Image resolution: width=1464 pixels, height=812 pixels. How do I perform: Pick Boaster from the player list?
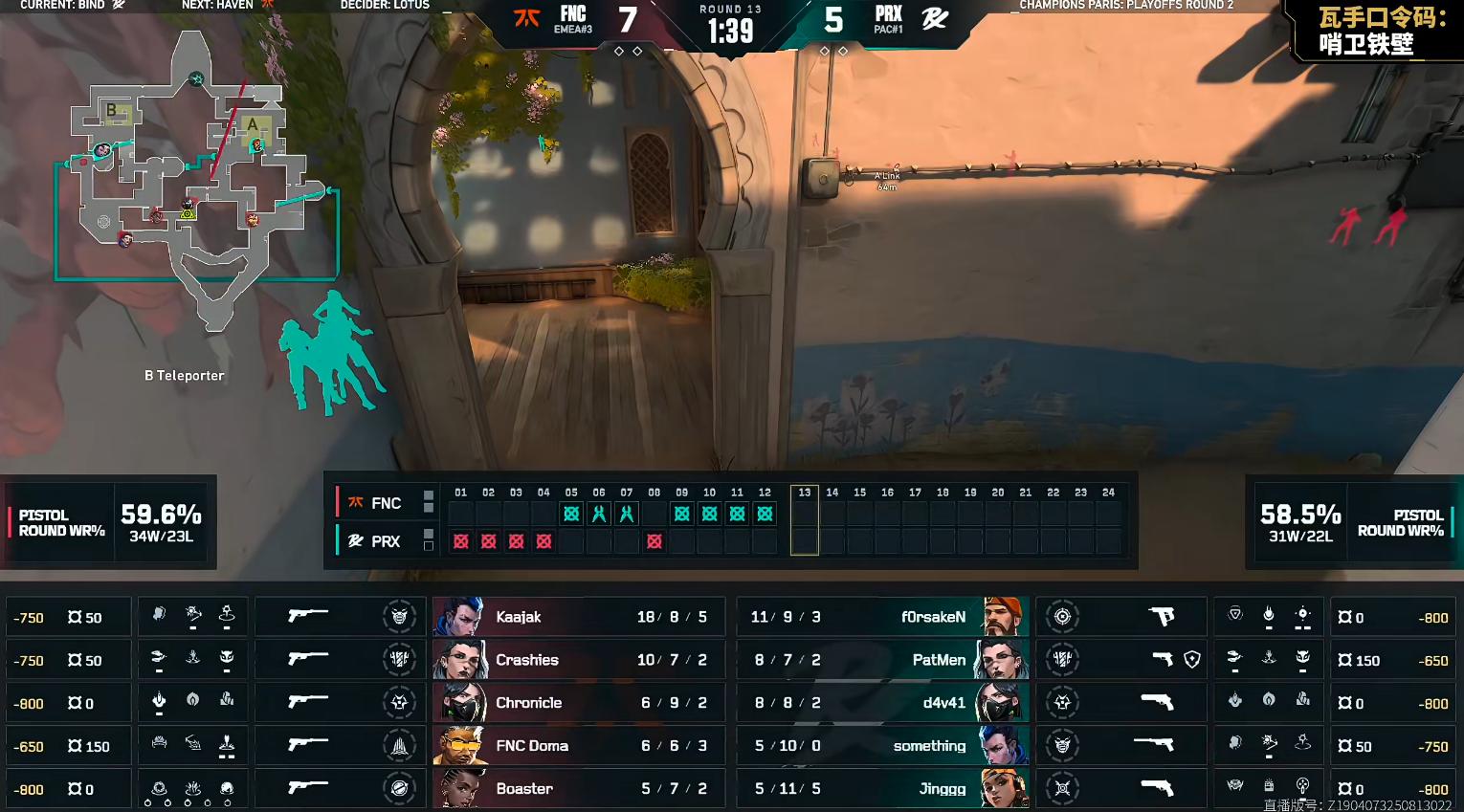pos(578,789)
